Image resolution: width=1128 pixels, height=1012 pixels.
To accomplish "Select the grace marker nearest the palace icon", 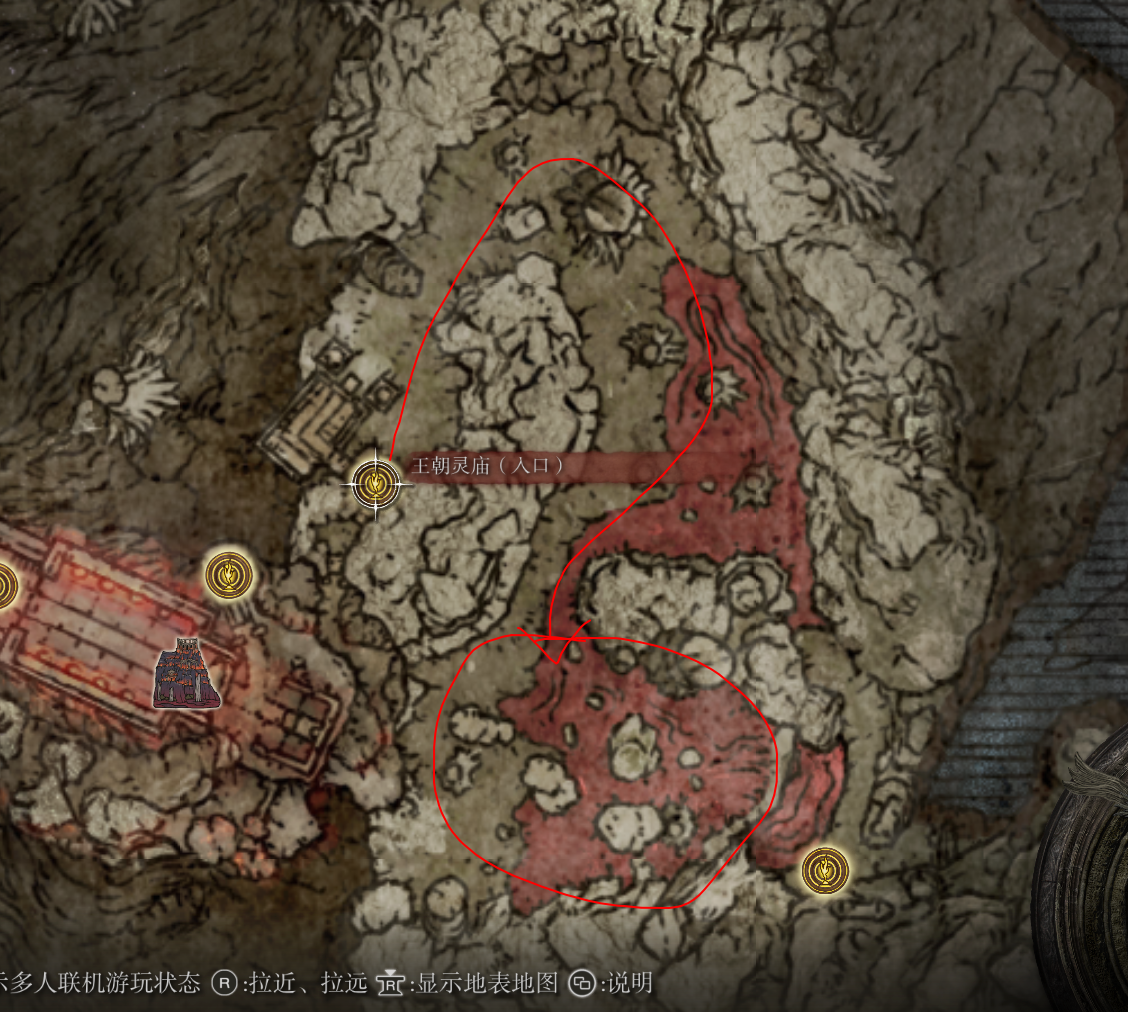I will (x=229, y=575).
